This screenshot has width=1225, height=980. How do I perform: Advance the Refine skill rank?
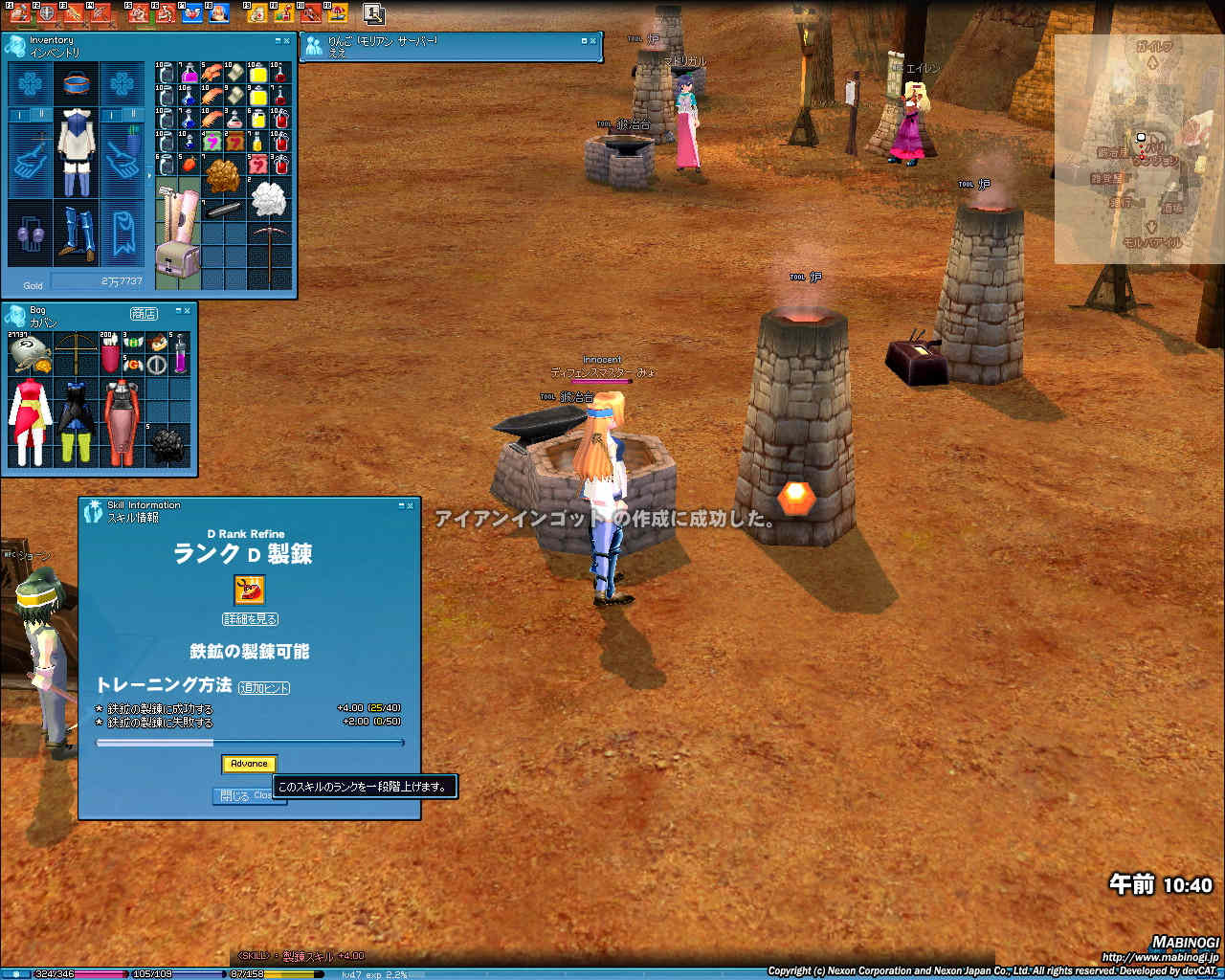(x=249, y=764)
